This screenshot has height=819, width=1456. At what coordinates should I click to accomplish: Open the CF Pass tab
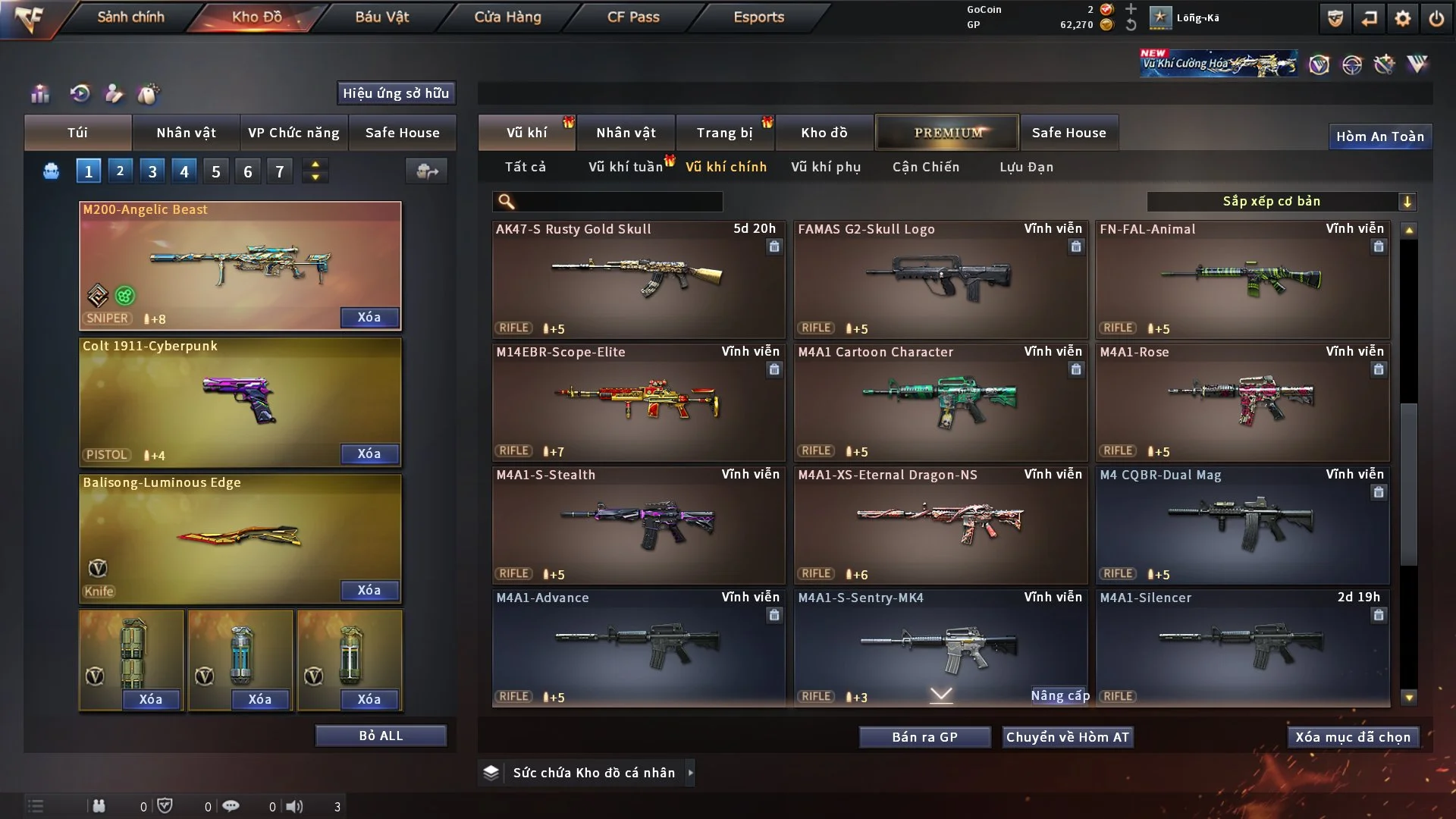point(633,17)
